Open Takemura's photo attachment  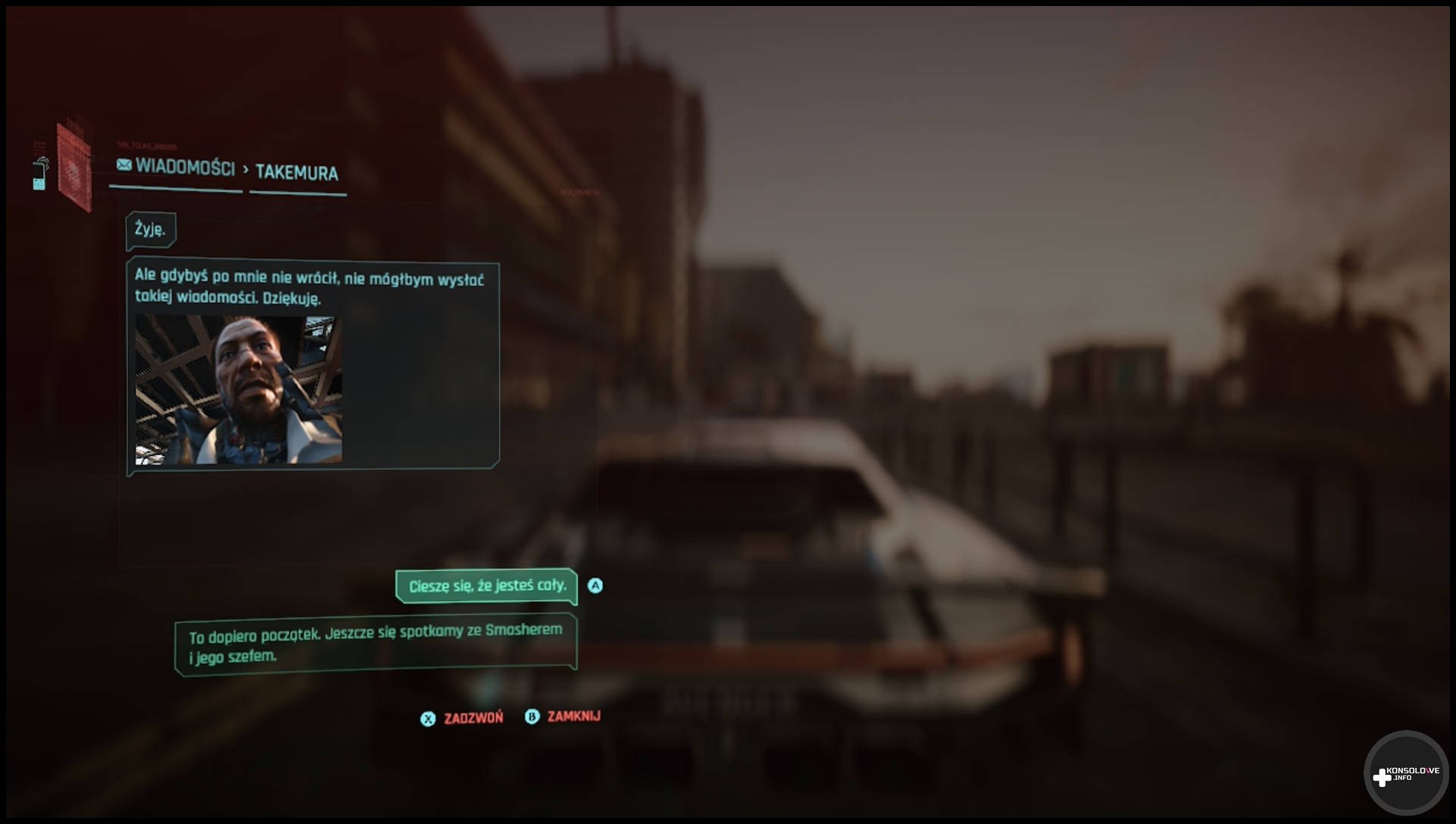239,390
